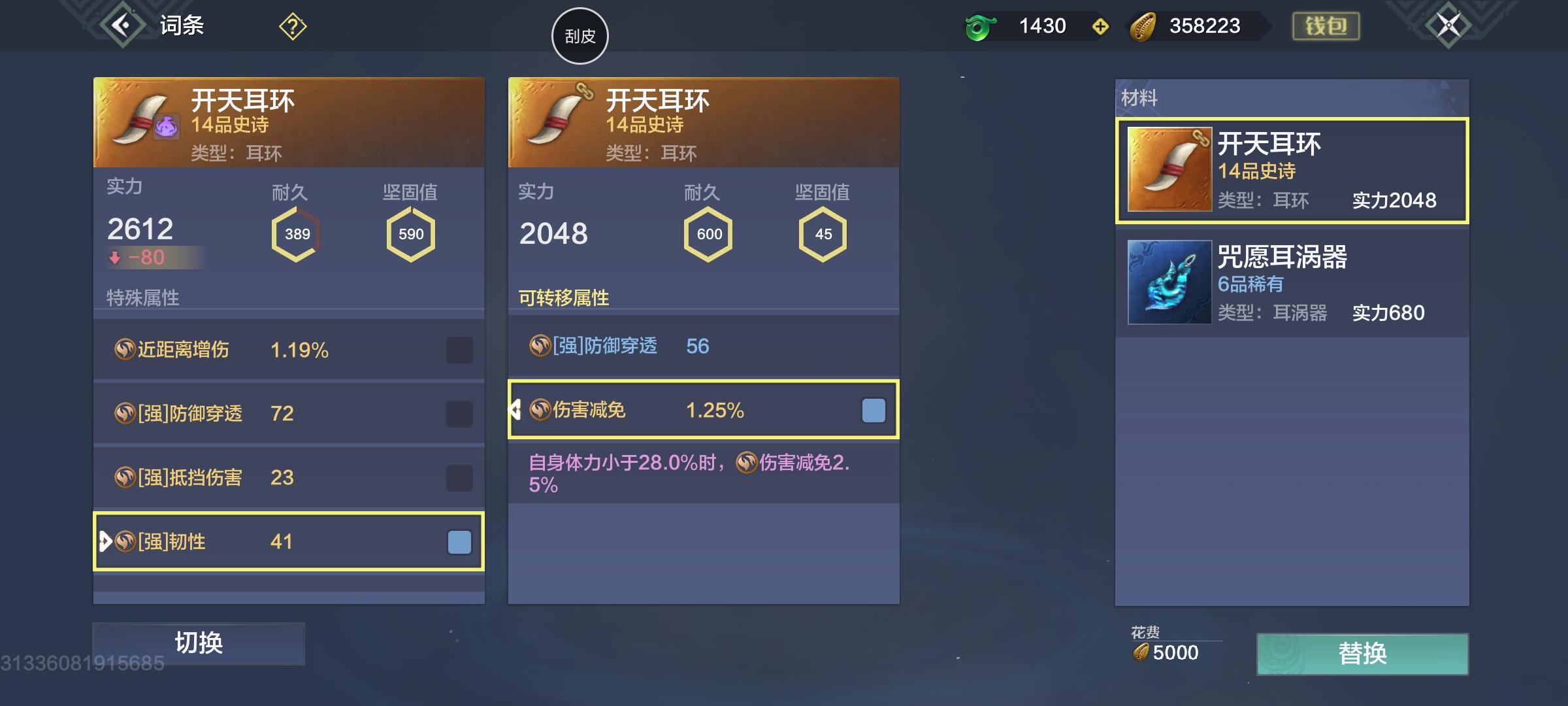This screenshot has height=706, width=1568.
Task: Expand the arrow beside [强]韧性
Action: (103, 541)
